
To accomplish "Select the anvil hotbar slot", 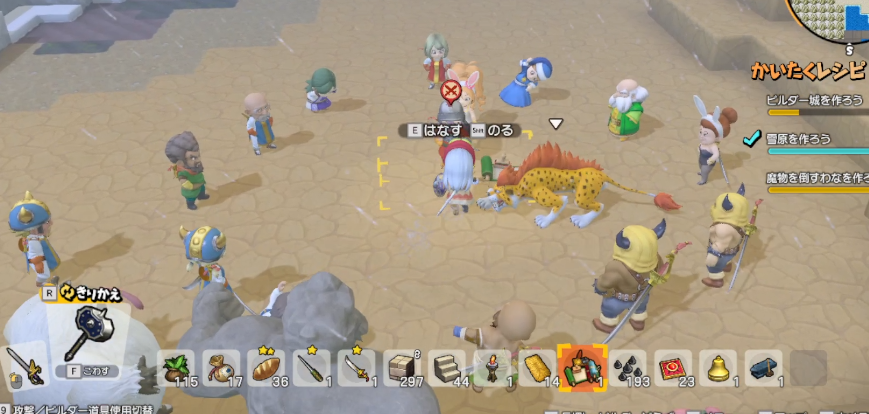I will (x=763, y=369).
